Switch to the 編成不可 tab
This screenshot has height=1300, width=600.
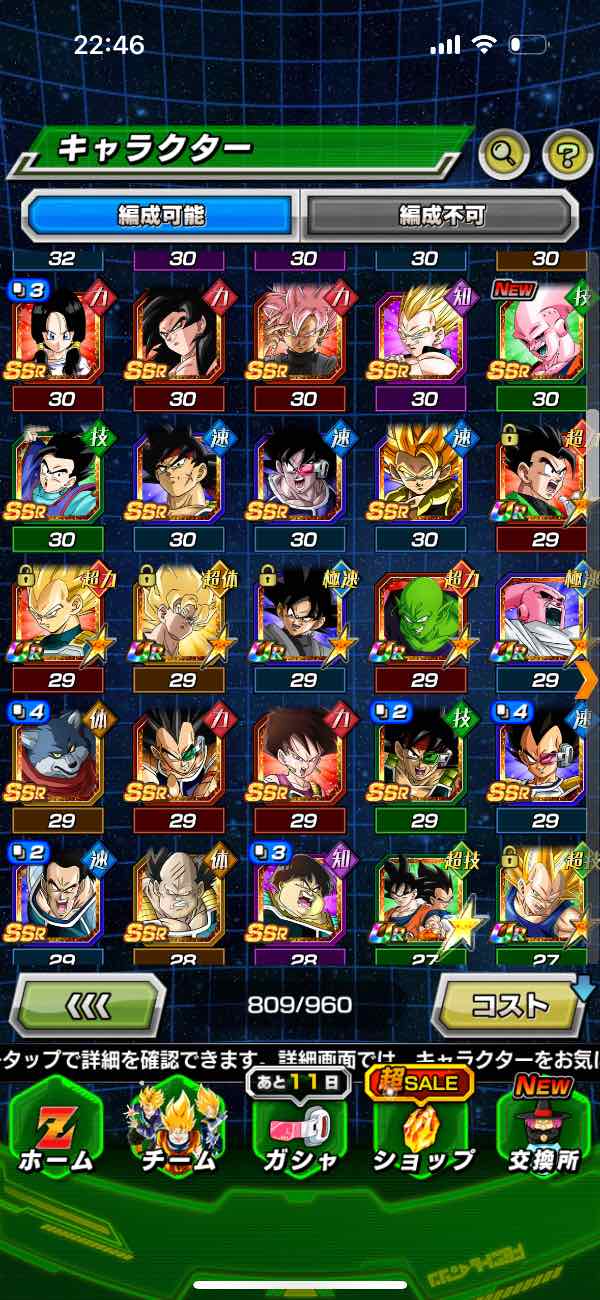click(441, 215)
